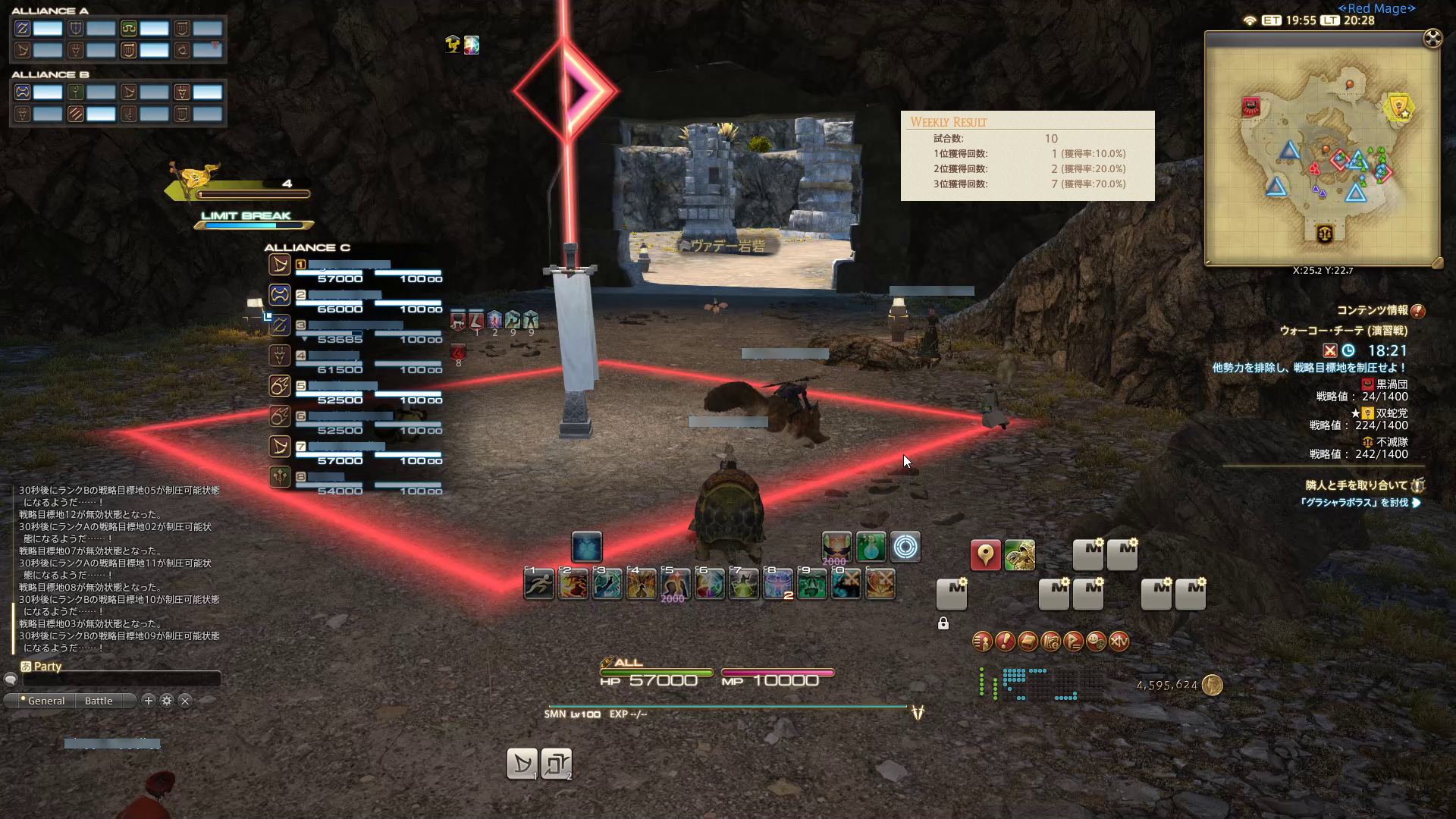Trigger the blue concentric rings ability
The image size is (1456, 819).
point(905,547)
